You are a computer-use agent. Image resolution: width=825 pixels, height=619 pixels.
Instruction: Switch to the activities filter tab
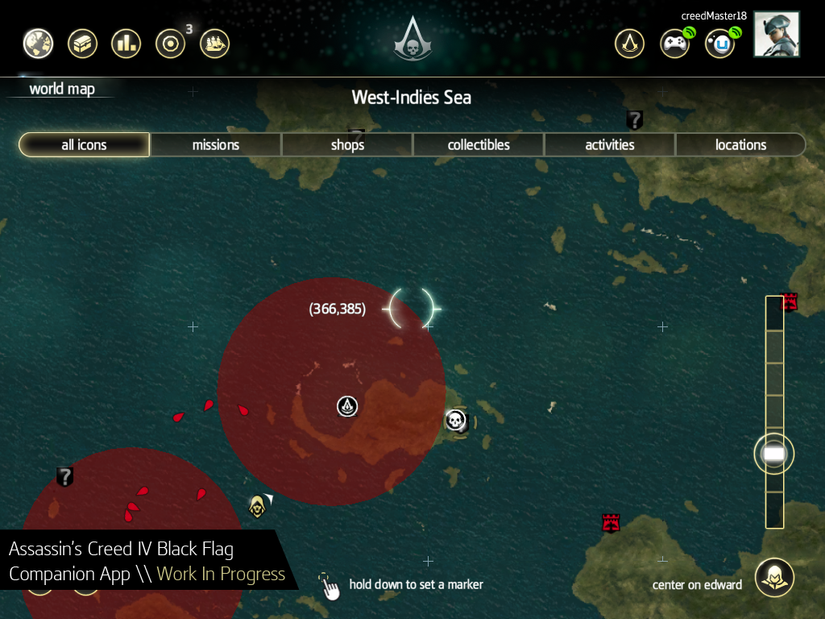(610, 145)
